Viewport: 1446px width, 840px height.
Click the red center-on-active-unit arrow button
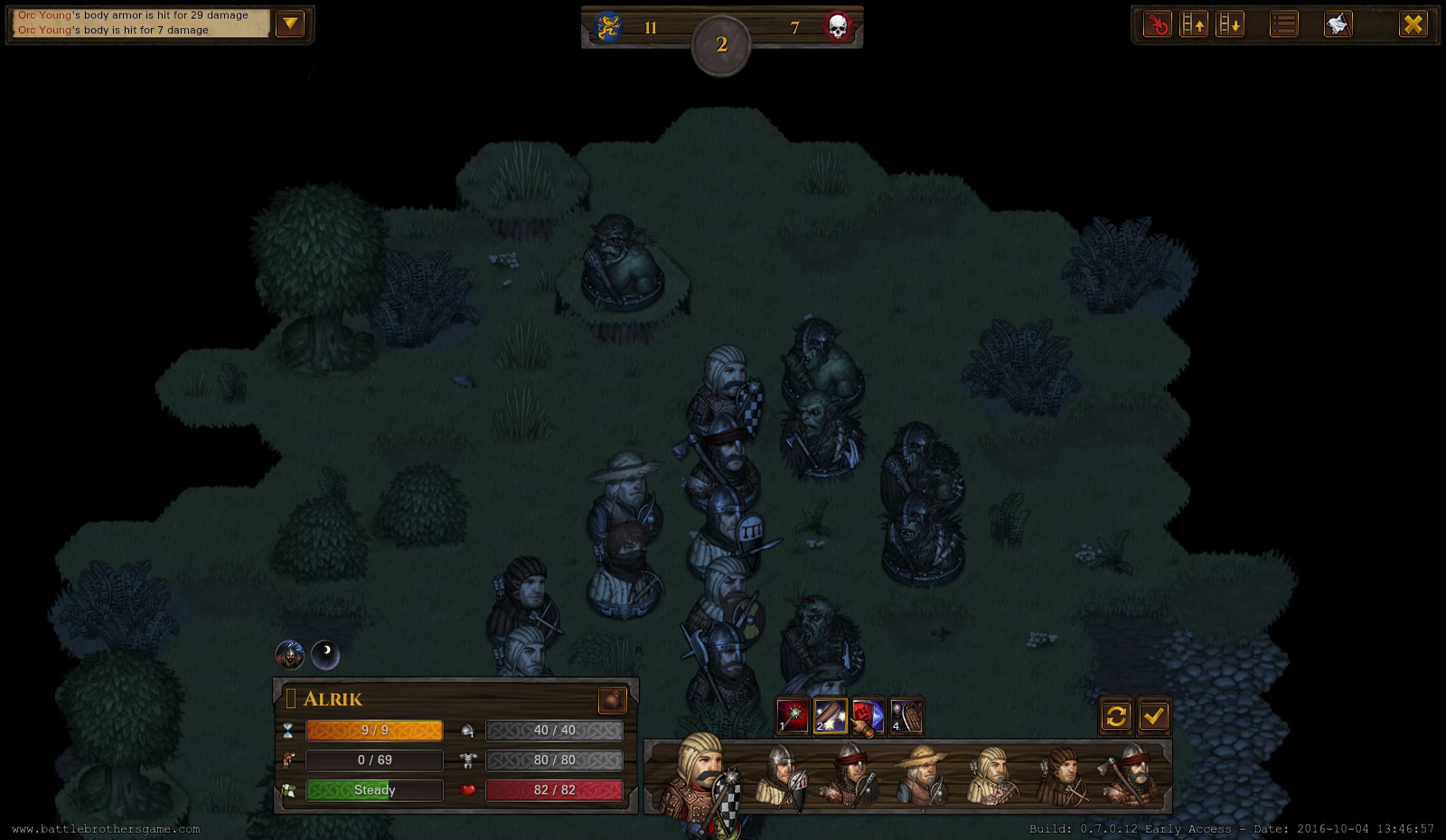(1157, 24)
